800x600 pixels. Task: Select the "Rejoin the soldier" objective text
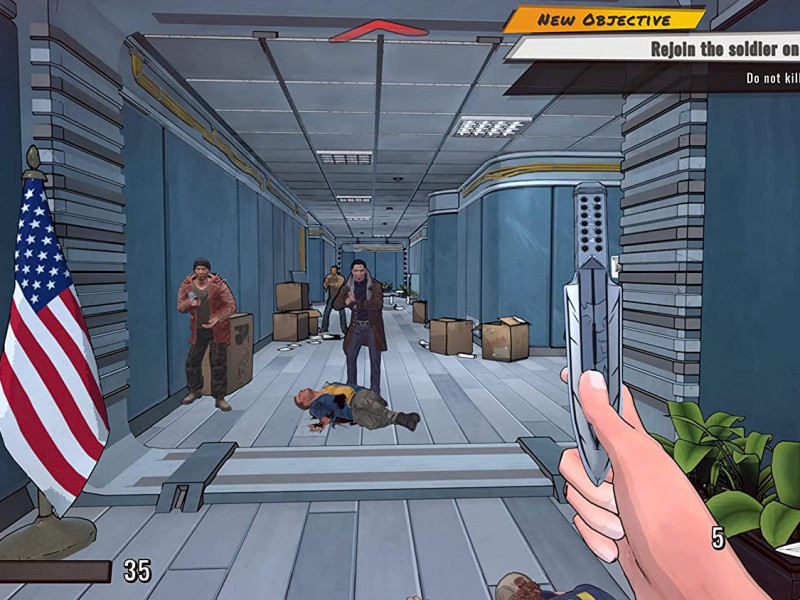(x=724, y=48)
